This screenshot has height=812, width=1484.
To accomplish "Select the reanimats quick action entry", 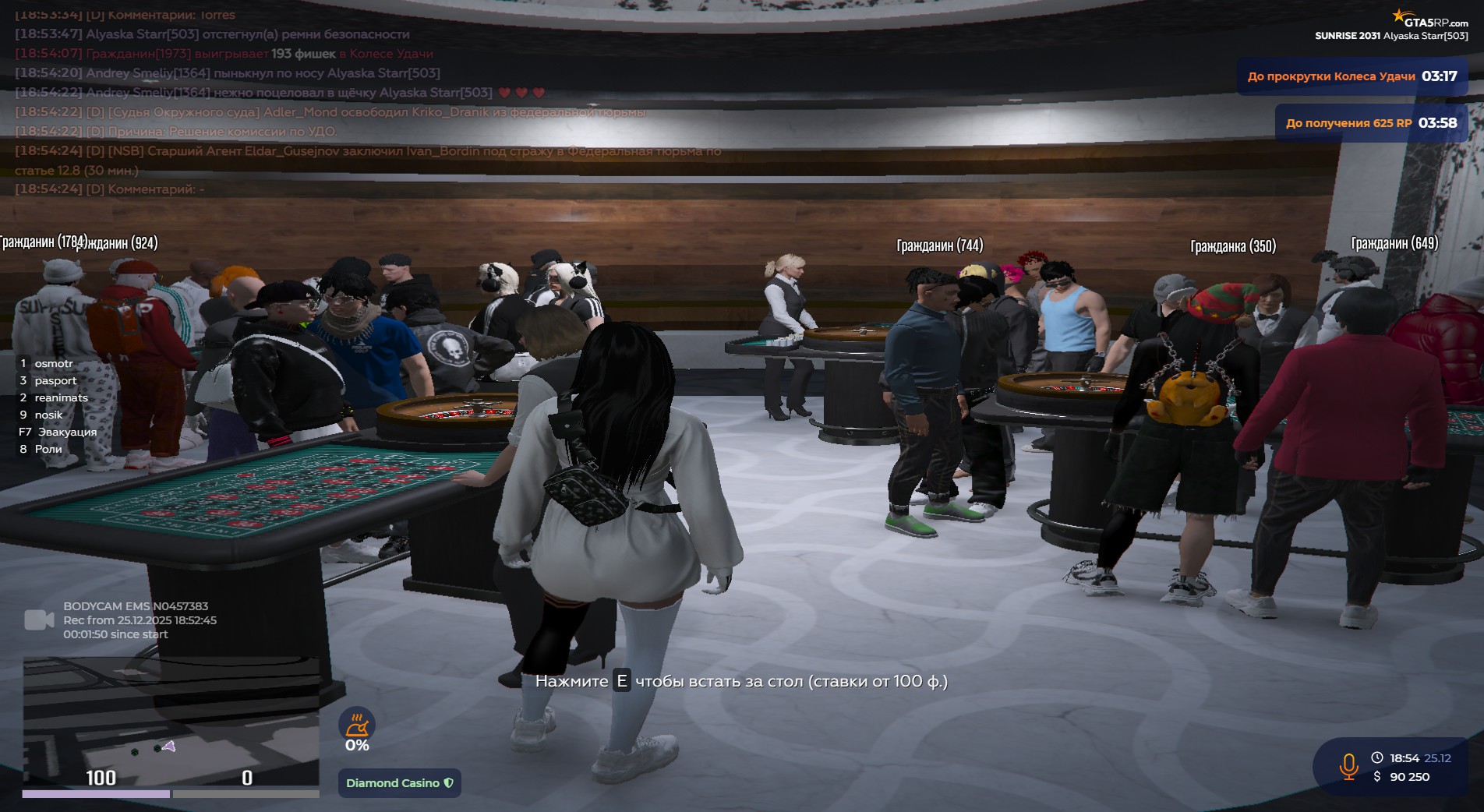I will coord(61,398).
